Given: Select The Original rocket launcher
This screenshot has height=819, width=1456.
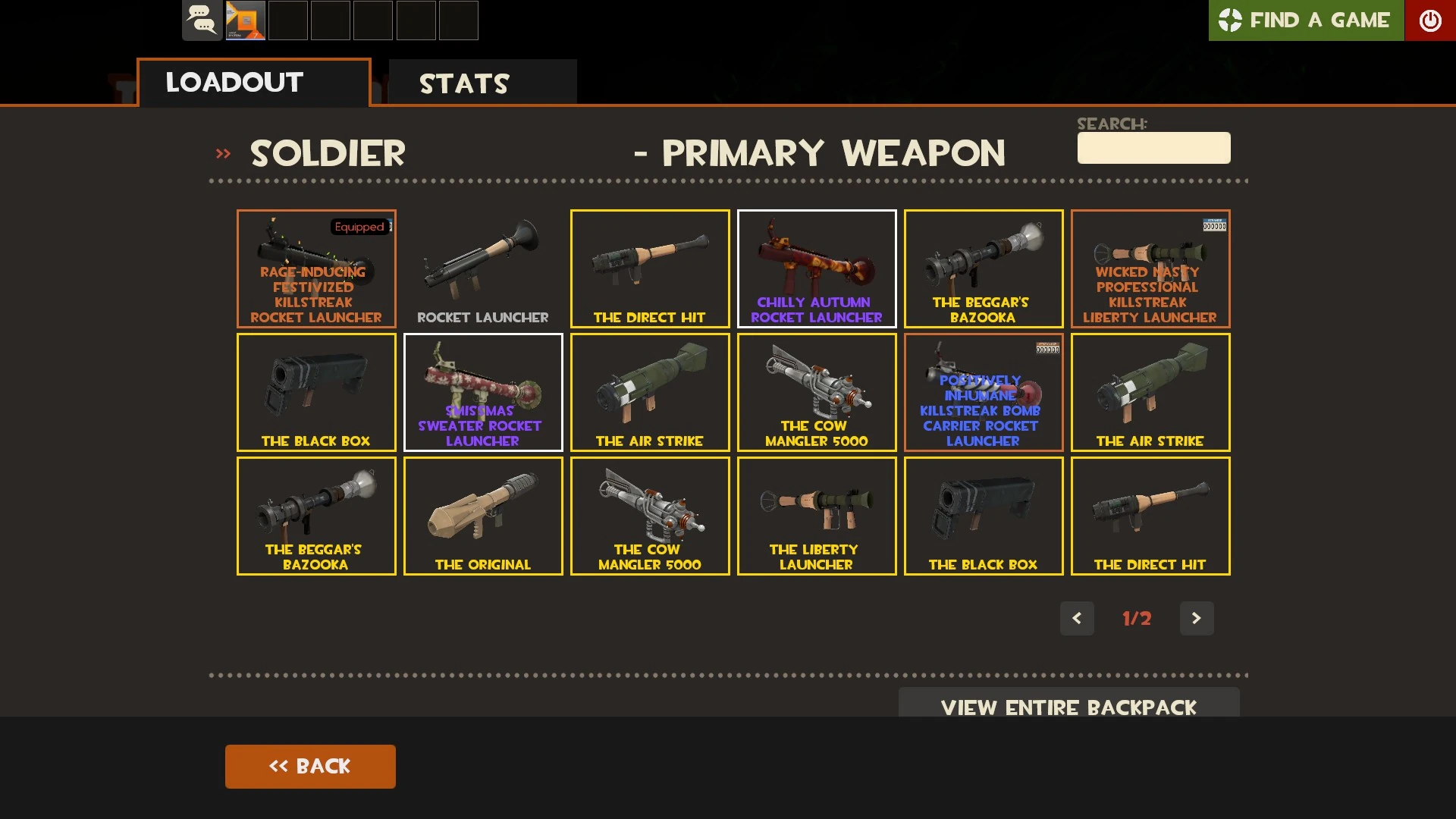Looking at the screenshot, I should (482, 516).
